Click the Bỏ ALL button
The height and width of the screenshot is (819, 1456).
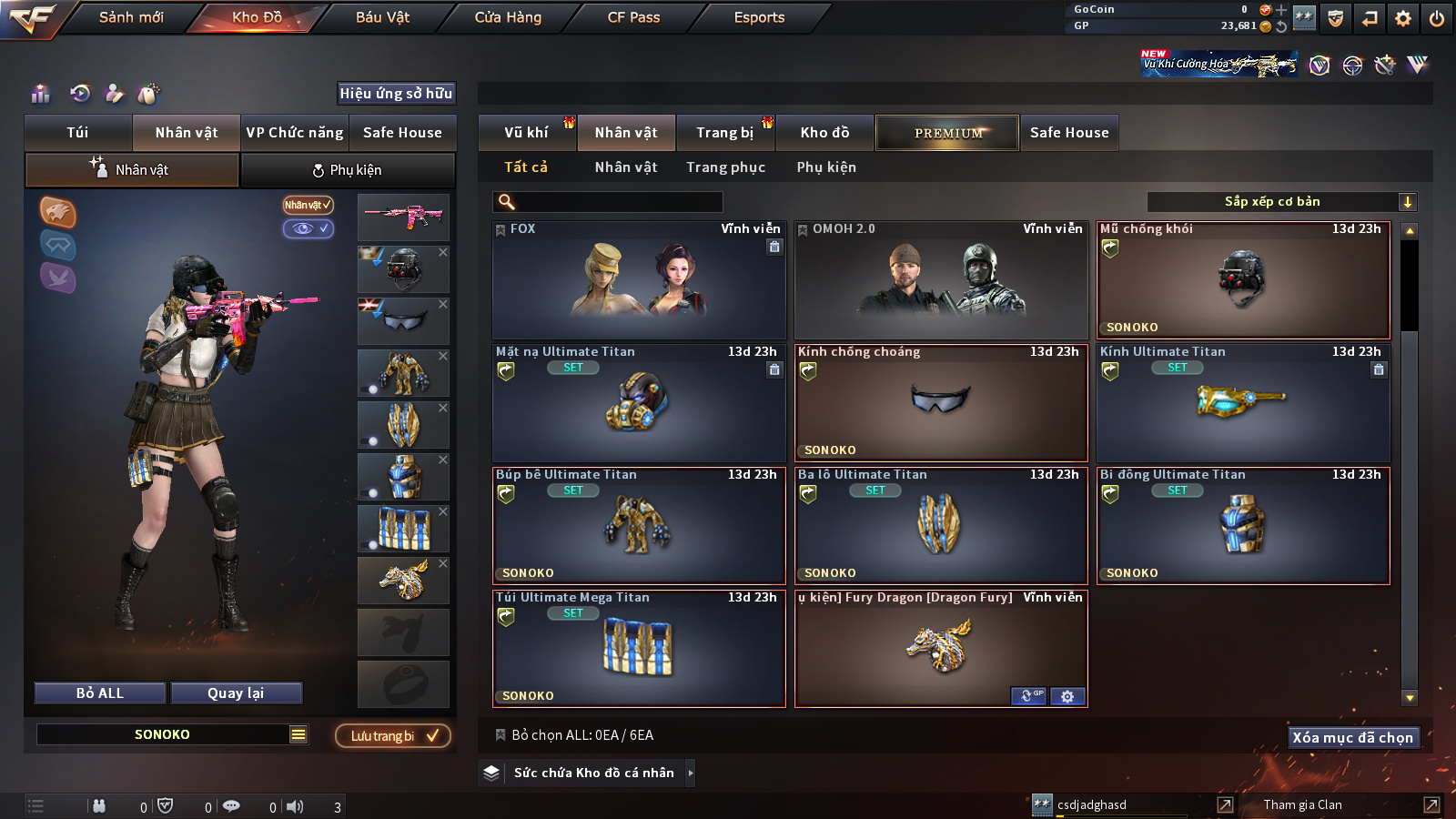[100, 693]
